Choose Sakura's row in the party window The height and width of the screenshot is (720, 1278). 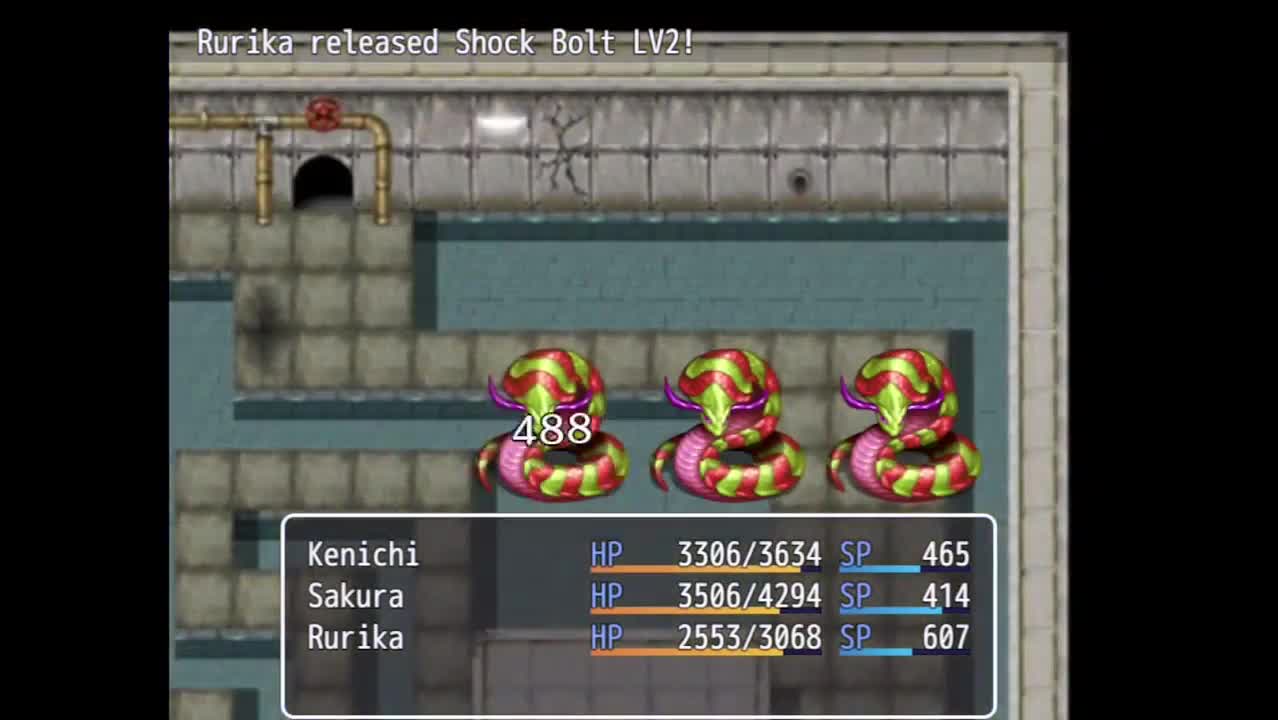click(x=355, y=597)
